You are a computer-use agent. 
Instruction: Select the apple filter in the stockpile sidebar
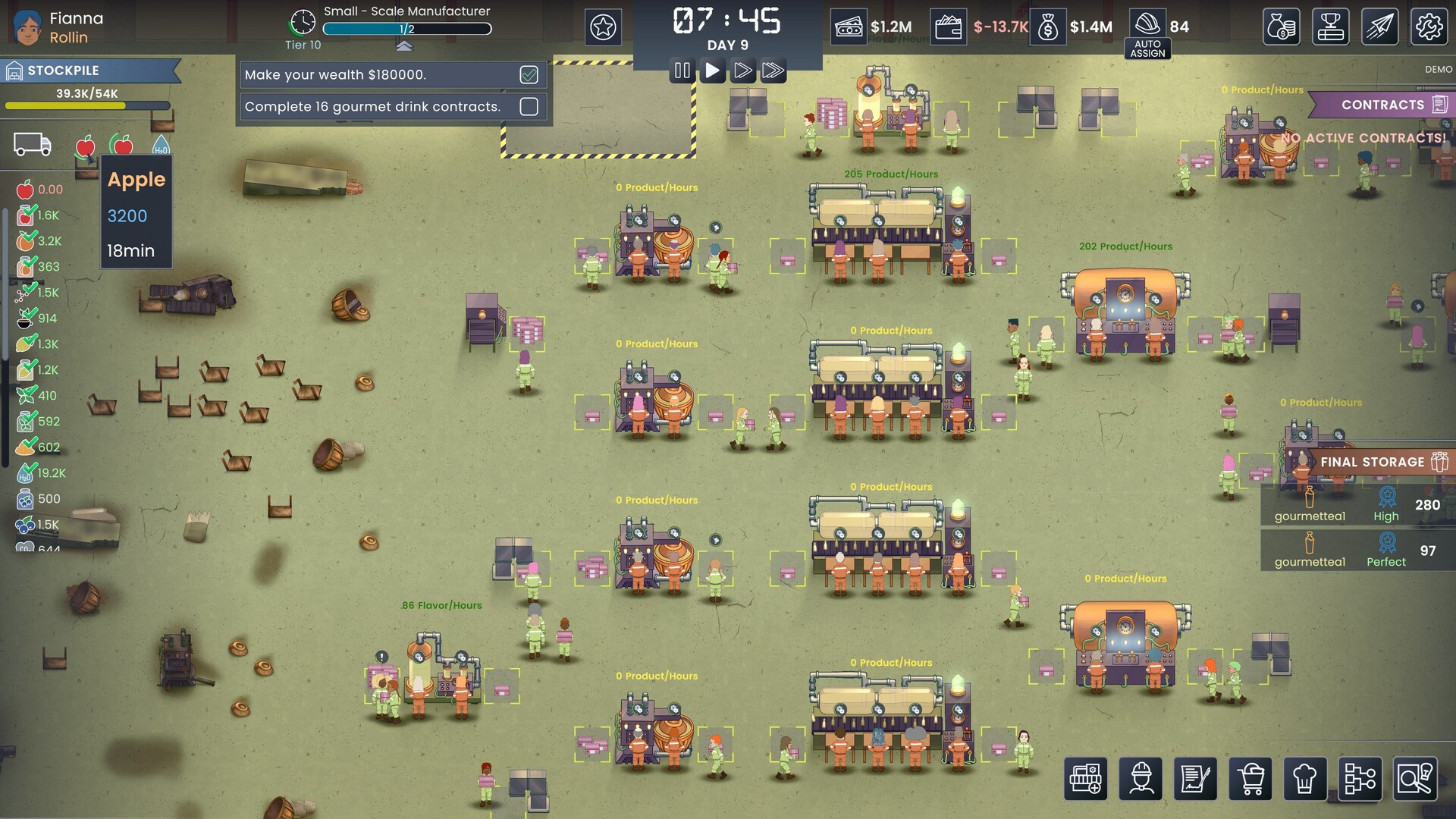coord(86,146)
